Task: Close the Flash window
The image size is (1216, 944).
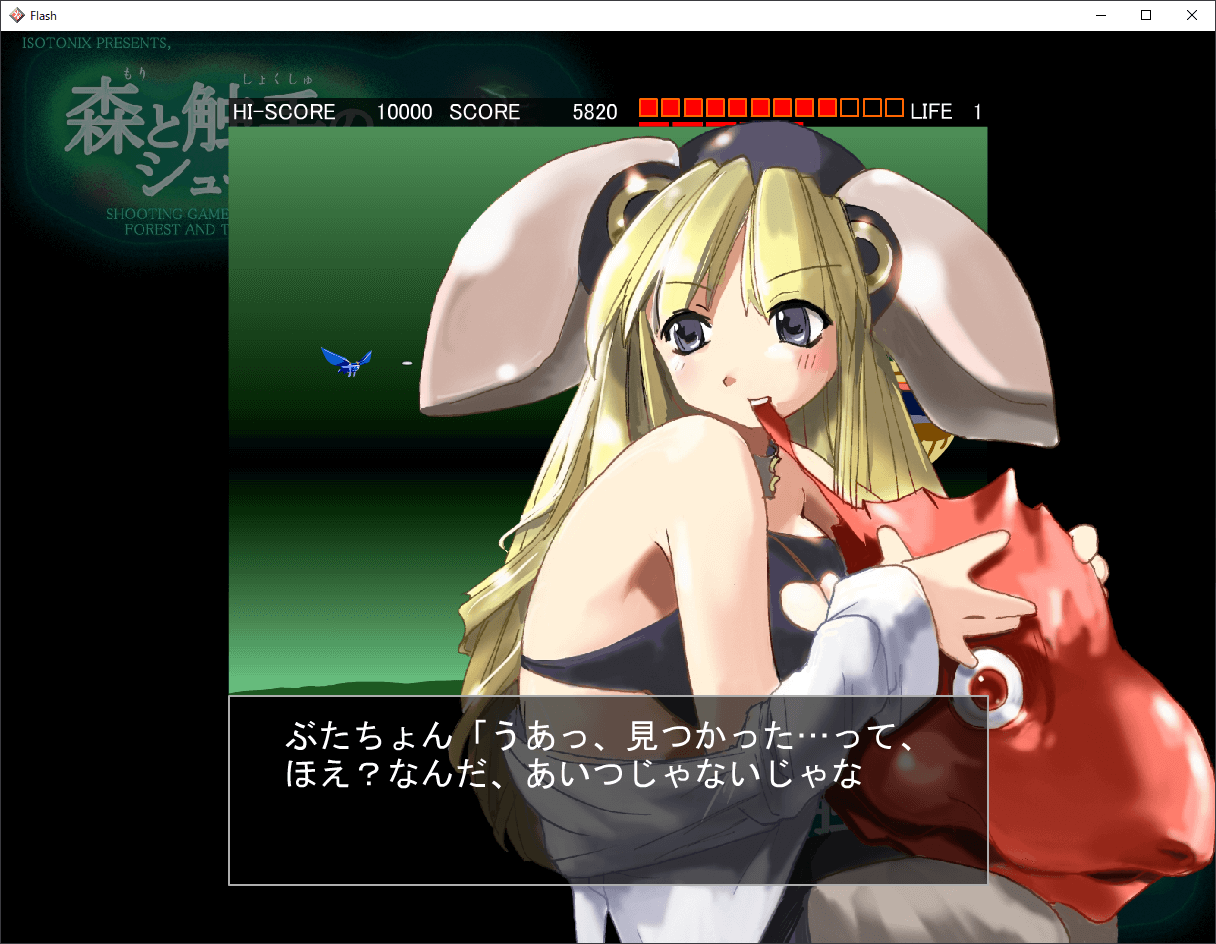Action: (x=1191, y=15)
